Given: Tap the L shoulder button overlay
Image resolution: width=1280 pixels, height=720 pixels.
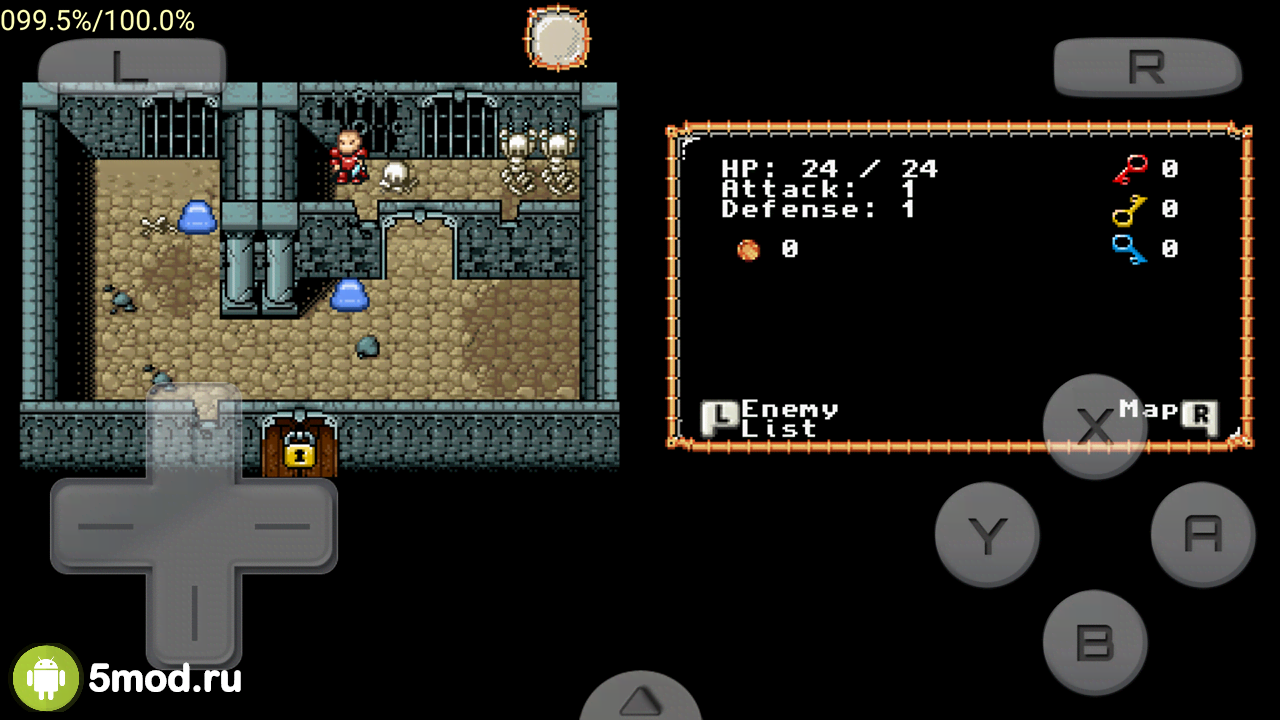Looking at the screenshot, I should click(x=131, y=67).
